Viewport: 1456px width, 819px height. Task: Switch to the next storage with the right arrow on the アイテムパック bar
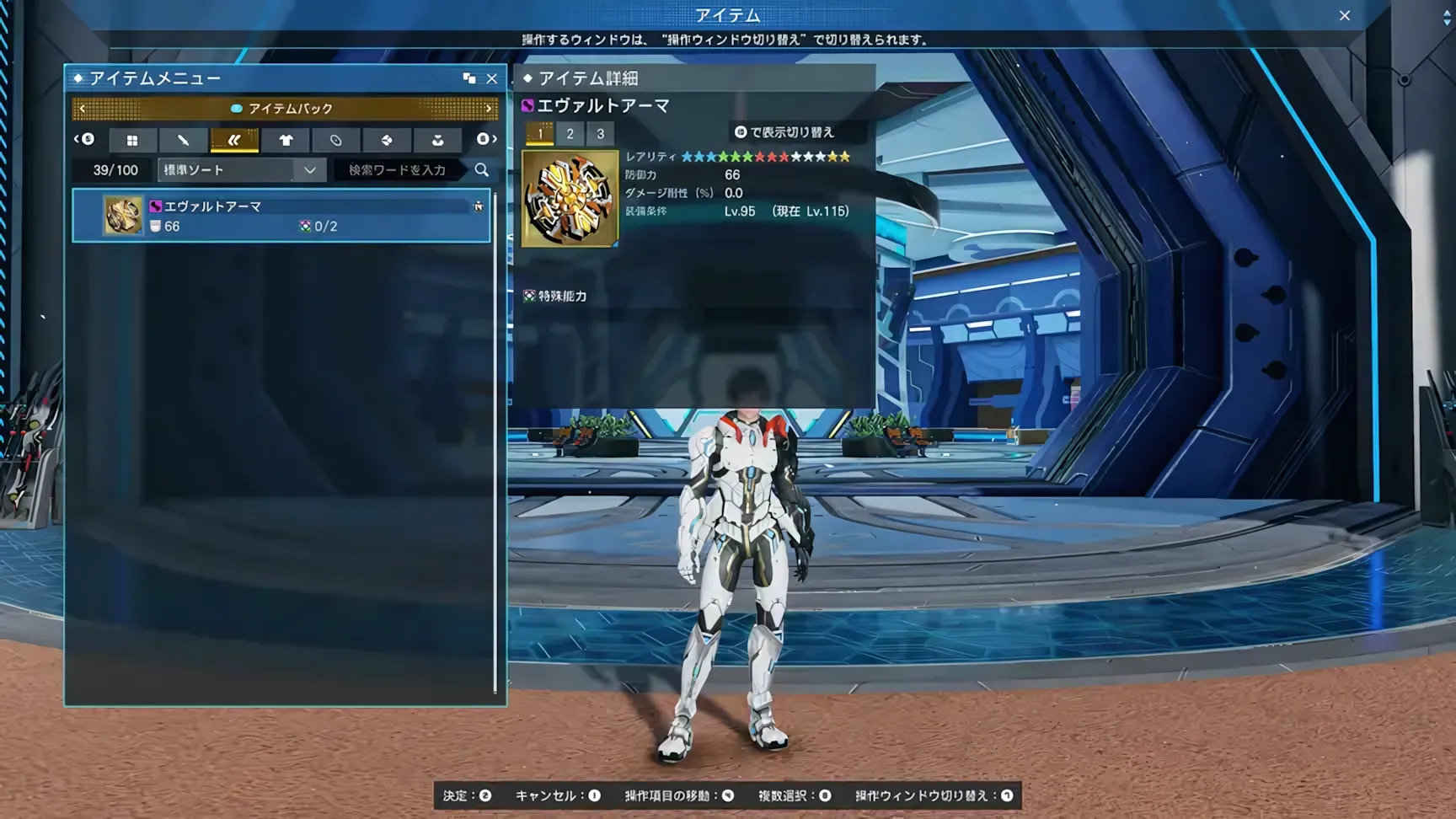488,109
